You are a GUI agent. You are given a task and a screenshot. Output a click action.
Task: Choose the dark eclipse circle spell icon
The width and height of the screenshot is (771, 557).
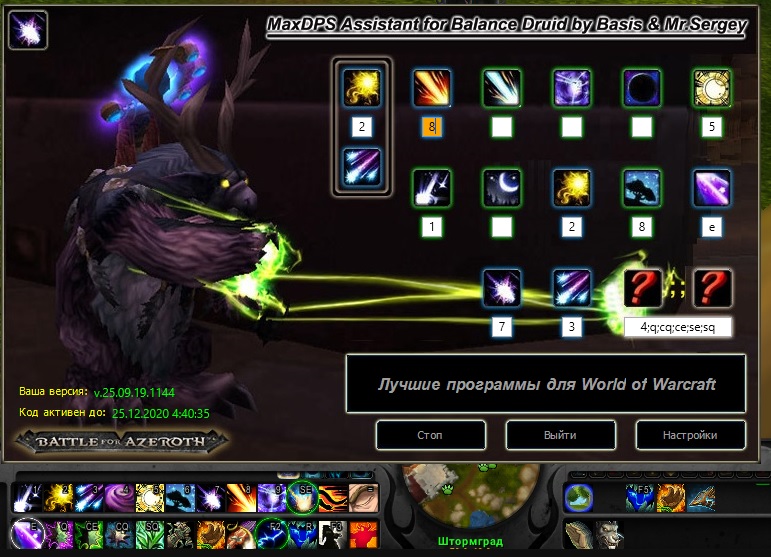(x=642, y=88)
